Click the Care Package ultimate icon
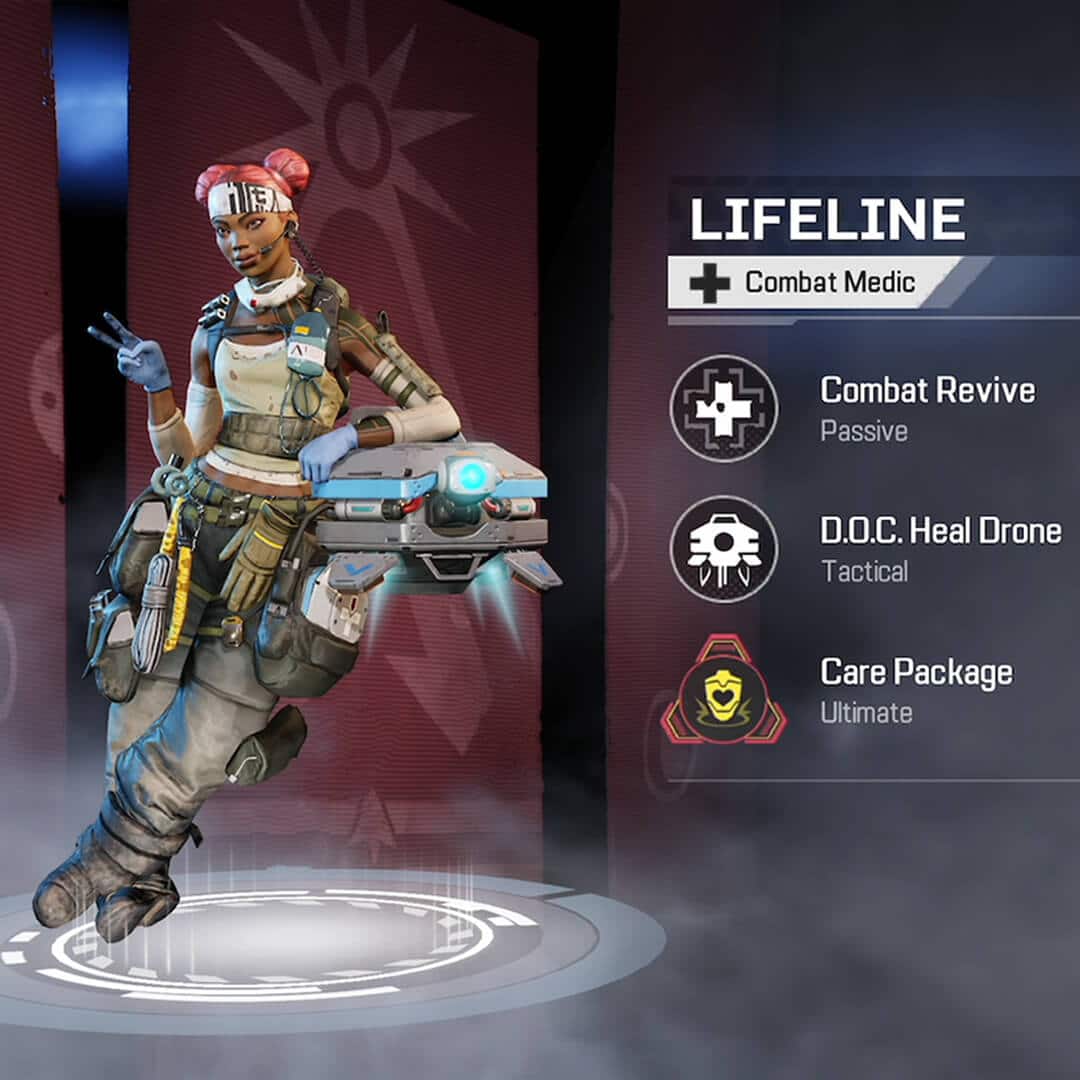This screenshot has width=1080, height=1080. point(723,690)
